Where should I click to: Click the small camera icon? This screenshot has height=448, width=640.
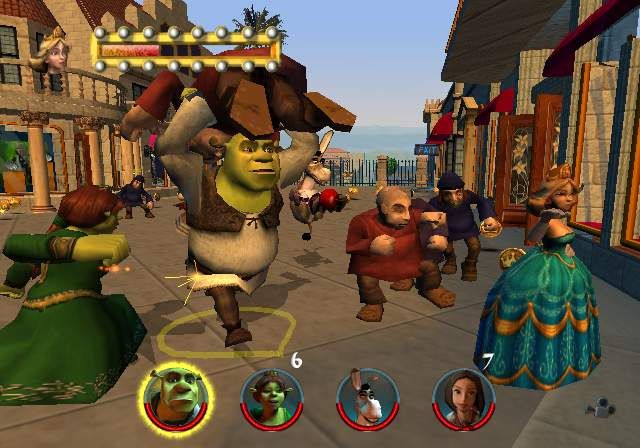tap(597, 409)
